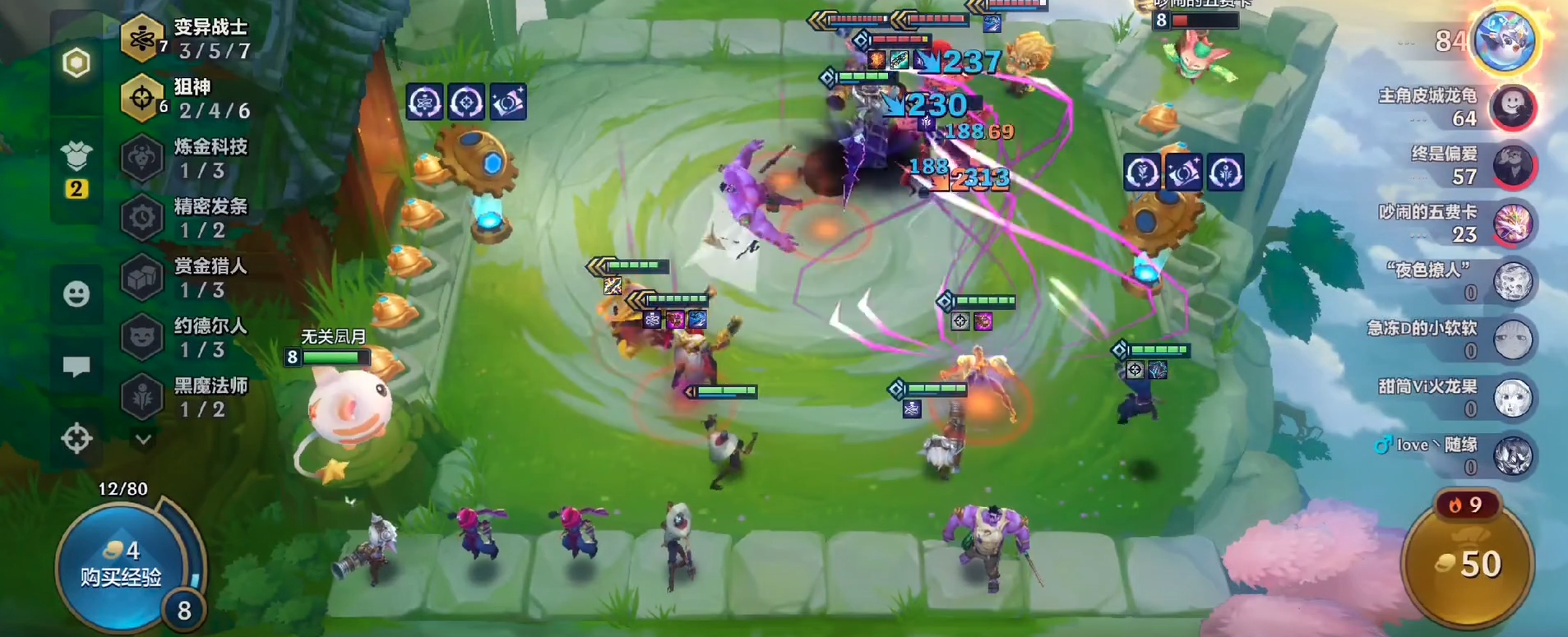Viewport: 1568px width, 637px height.
Task: View the 赏金猎人 trait row
Action: pyautogui.click(x=188, y=278)
